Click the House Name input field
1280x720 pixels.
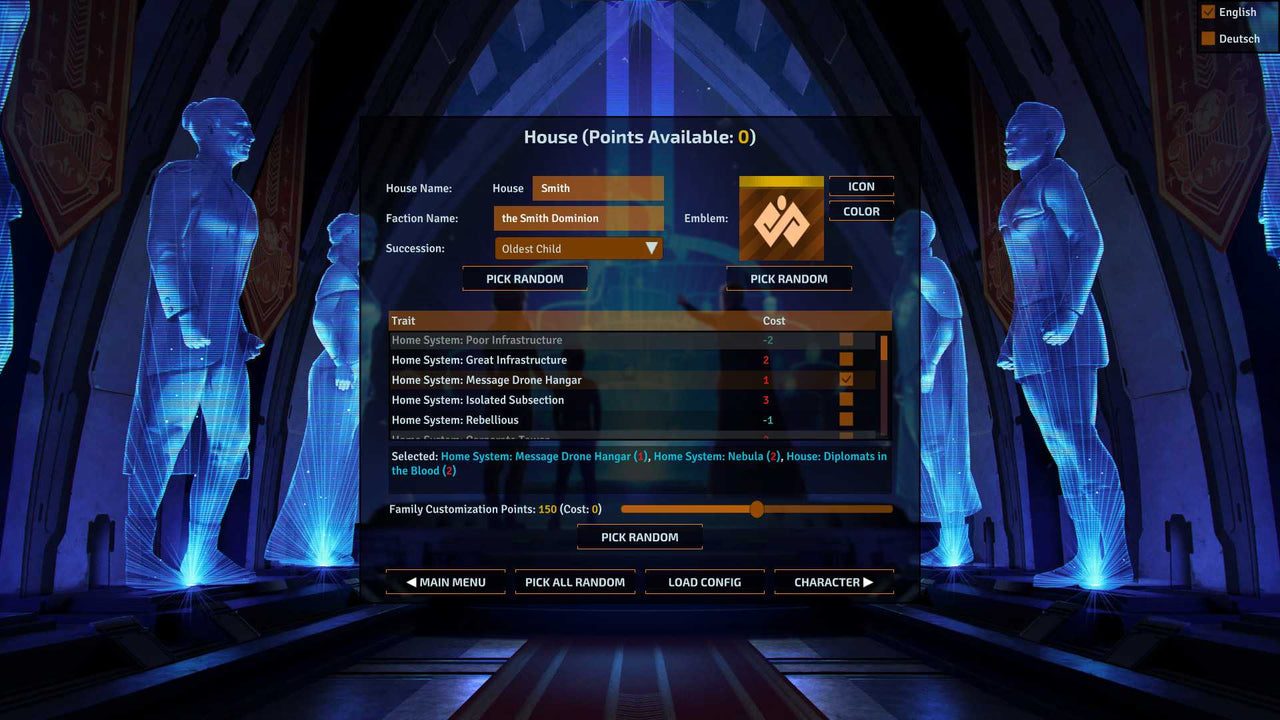point(597,187)
